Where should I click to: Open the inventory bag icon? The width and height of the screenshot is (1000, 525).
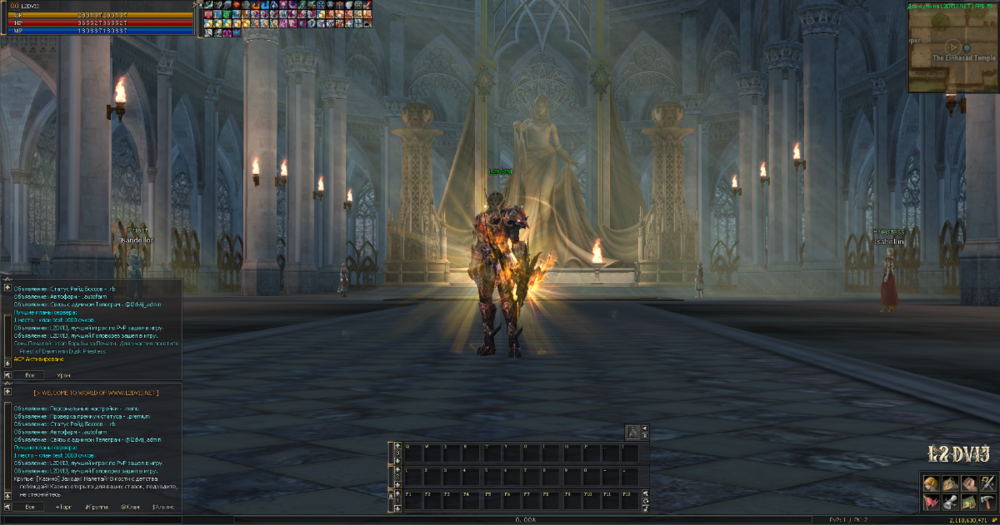pos(949,484)
